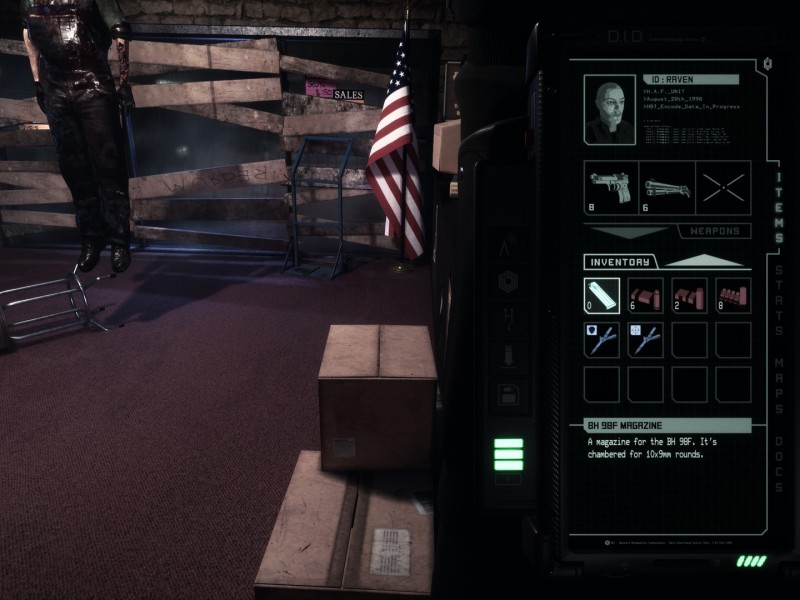
Task: Select the BH 98F magazine inventory slot
Action: pos(602,296)
